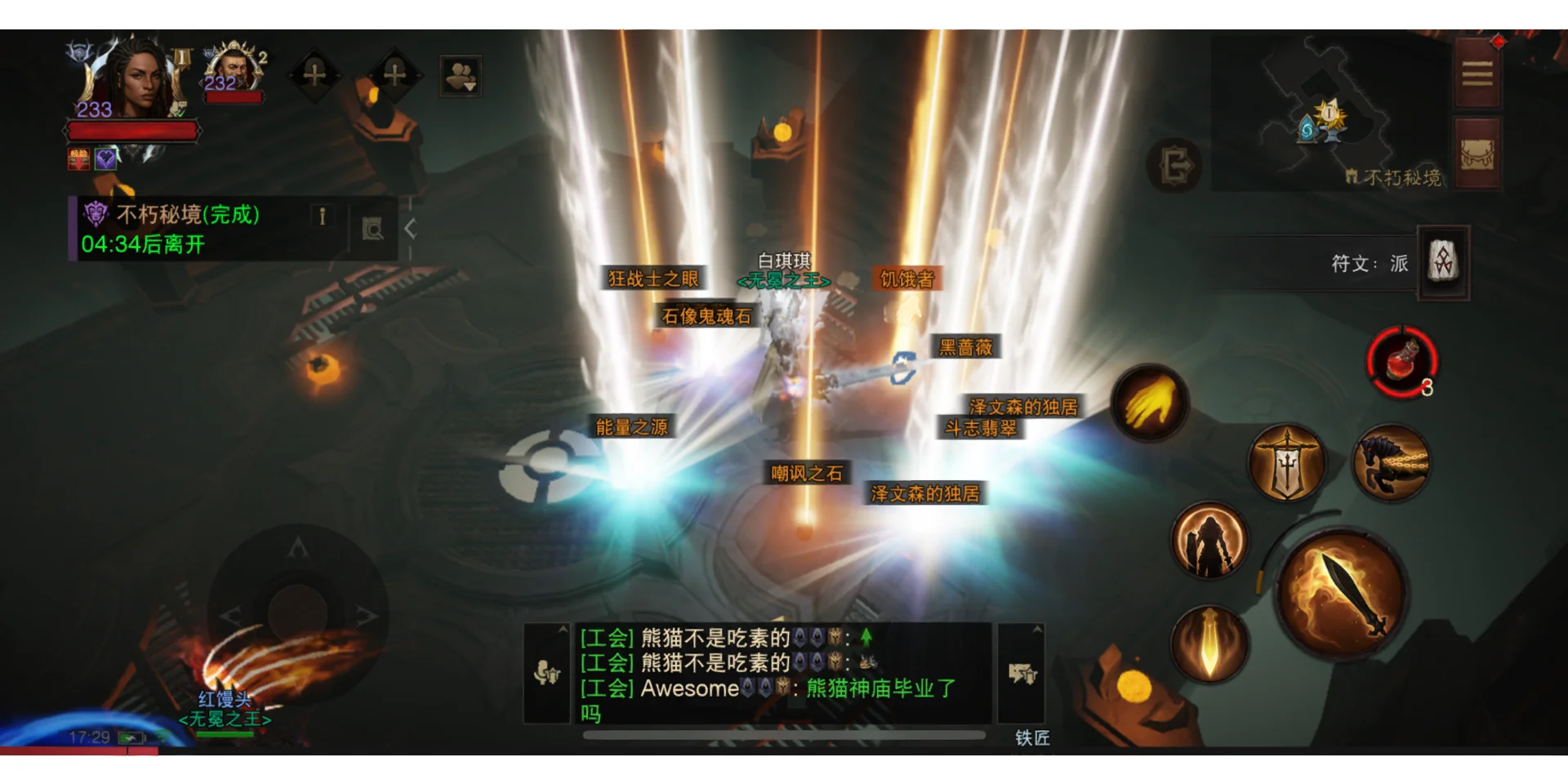Image resolution: width=1568 pixels, height=784 pixels.
Task: Click the voice chat microphone icon
Action: (546, 674)
